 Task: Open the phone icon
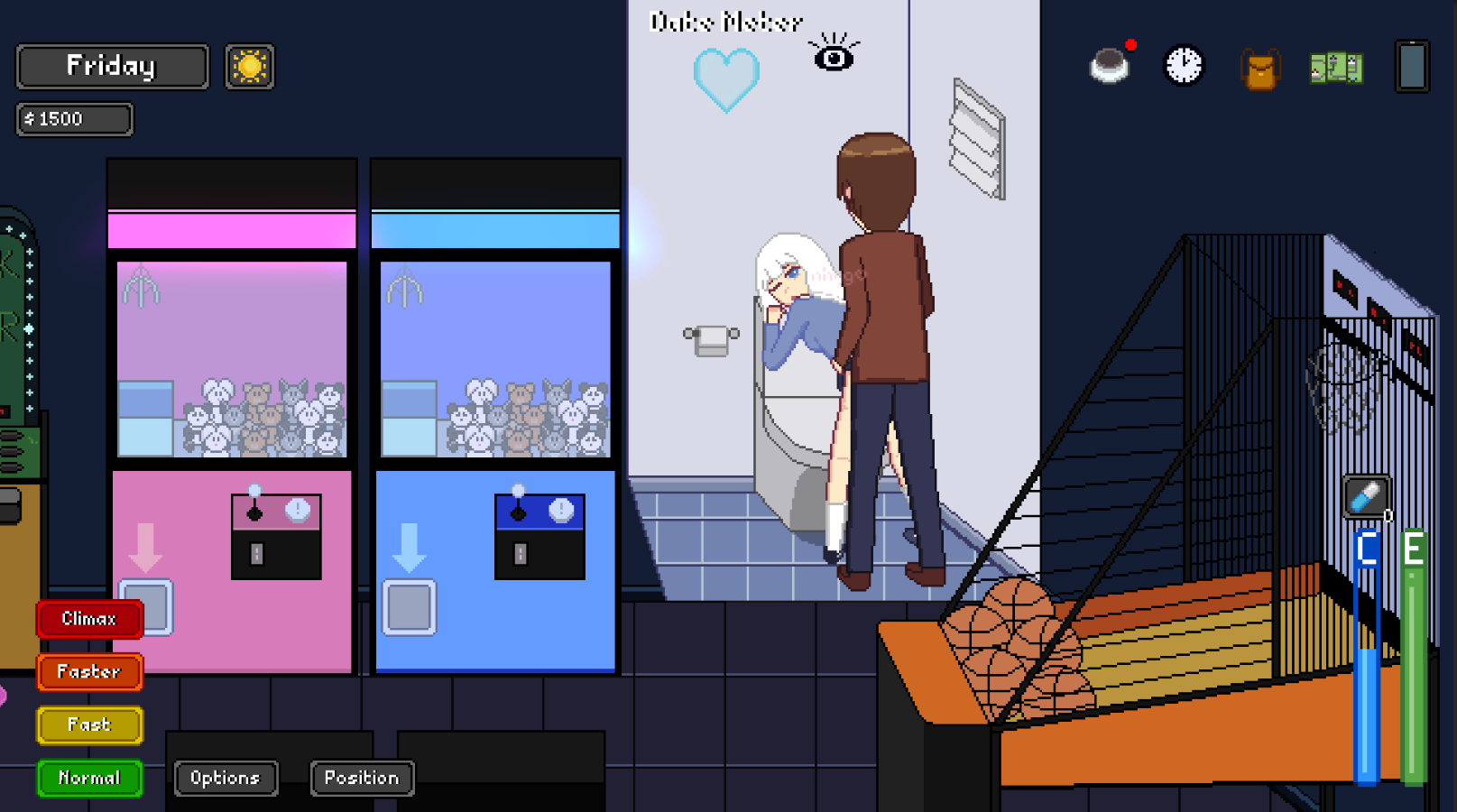pyautogui.click(x=1410, y=66)
